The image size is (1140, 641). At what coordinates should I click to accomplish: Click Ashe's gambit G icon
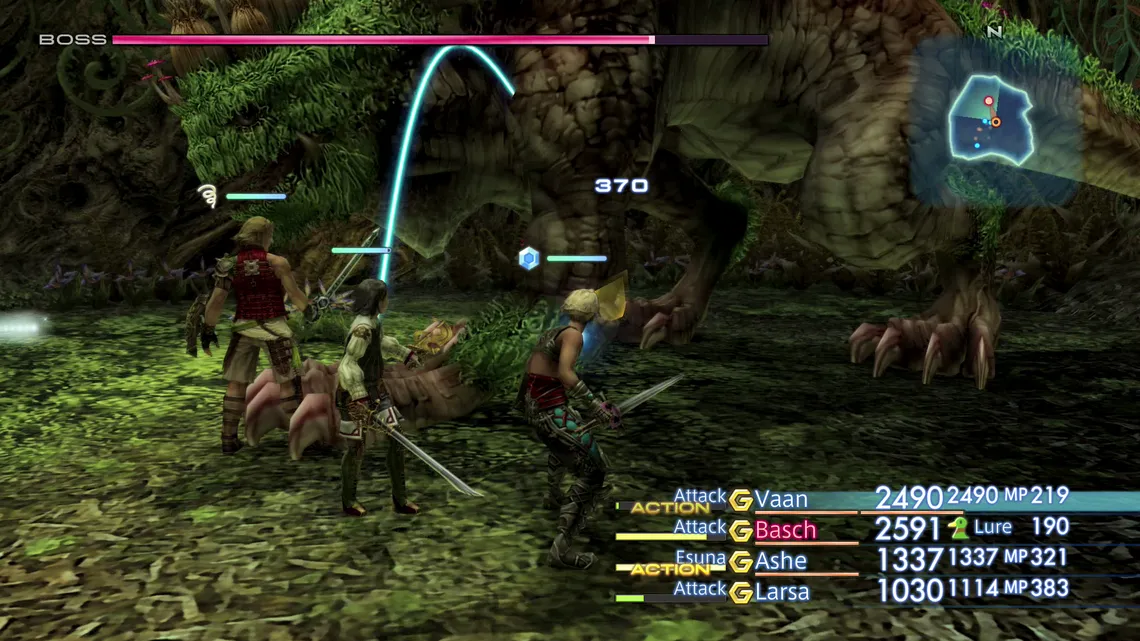[740, 562]
